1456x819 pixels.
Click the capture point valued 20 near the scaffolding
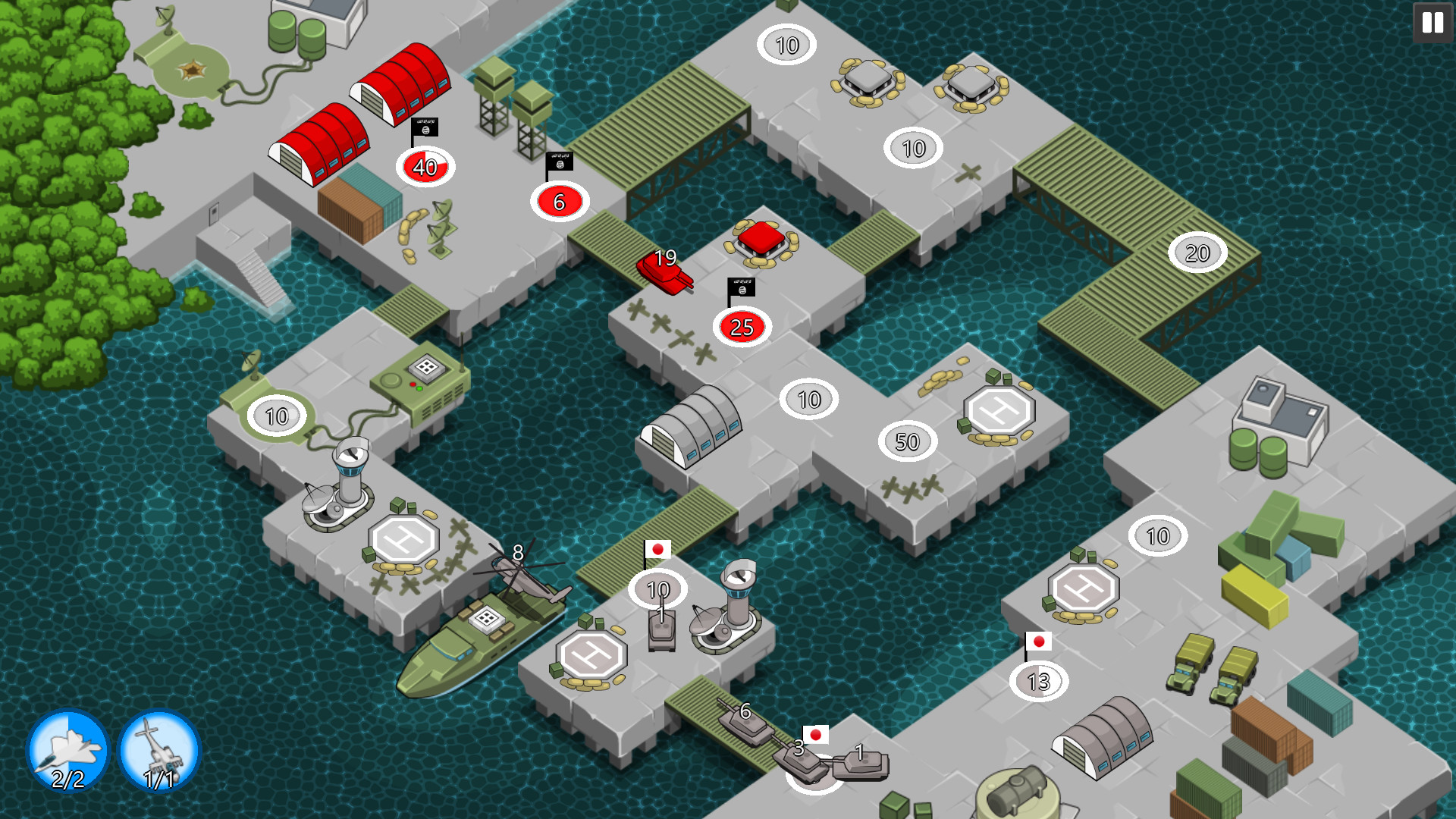tap(1197, 252)
